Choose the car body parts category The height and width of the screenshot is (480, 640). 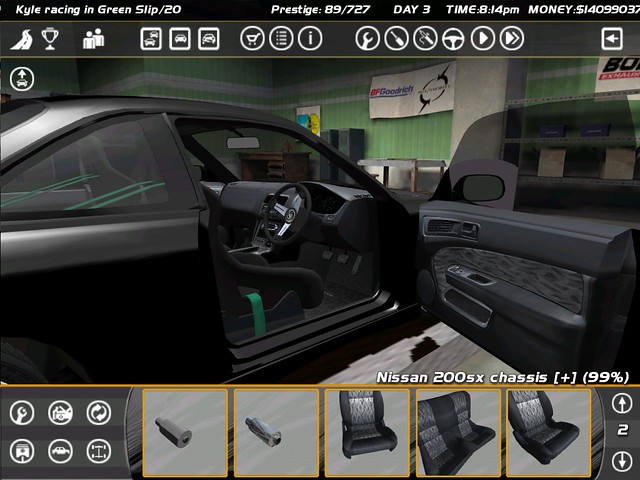pyautogui.click(x=60, y=450)
